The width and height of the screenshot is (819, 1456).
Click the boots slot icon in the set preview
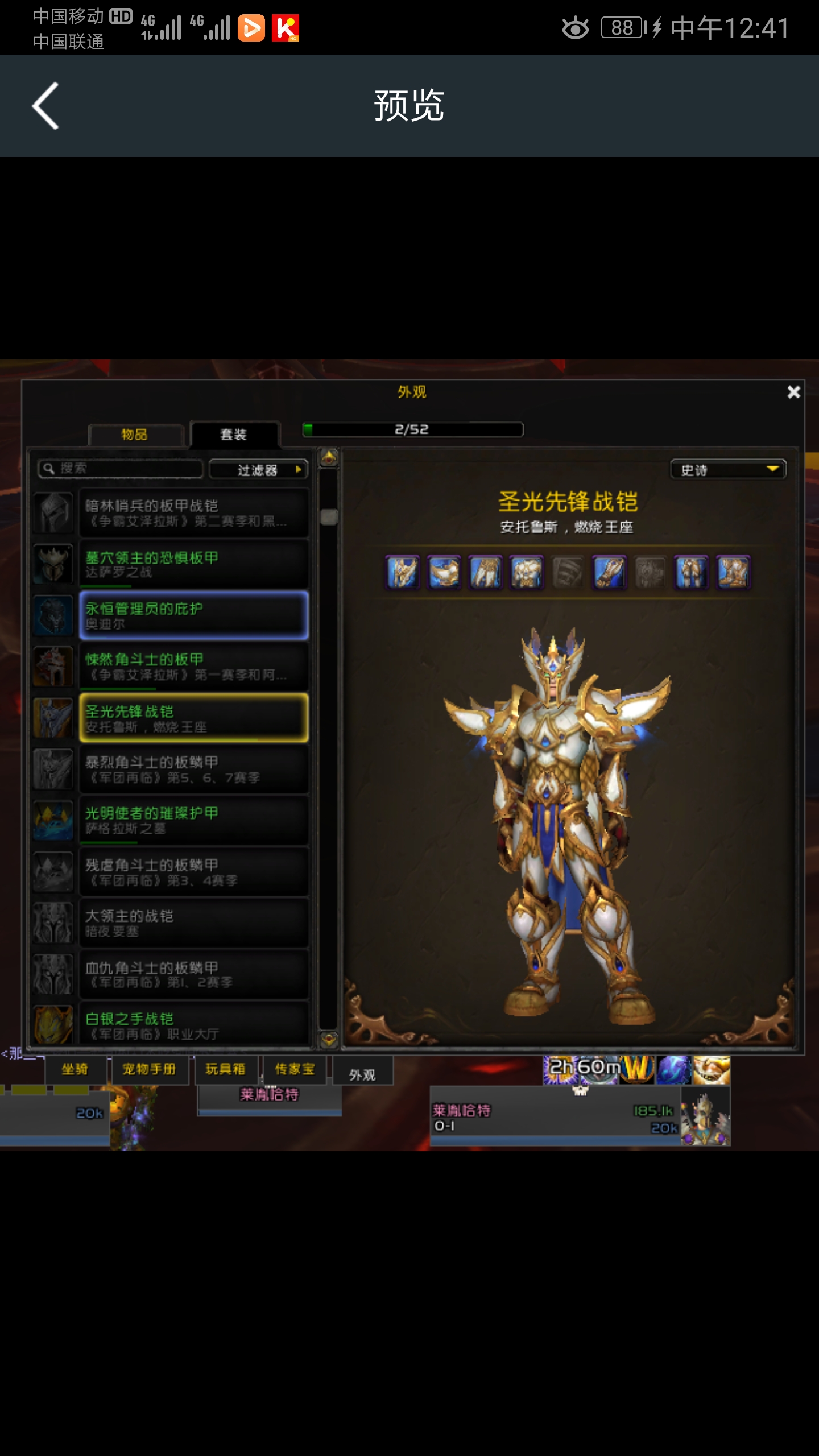coord(733,573)
